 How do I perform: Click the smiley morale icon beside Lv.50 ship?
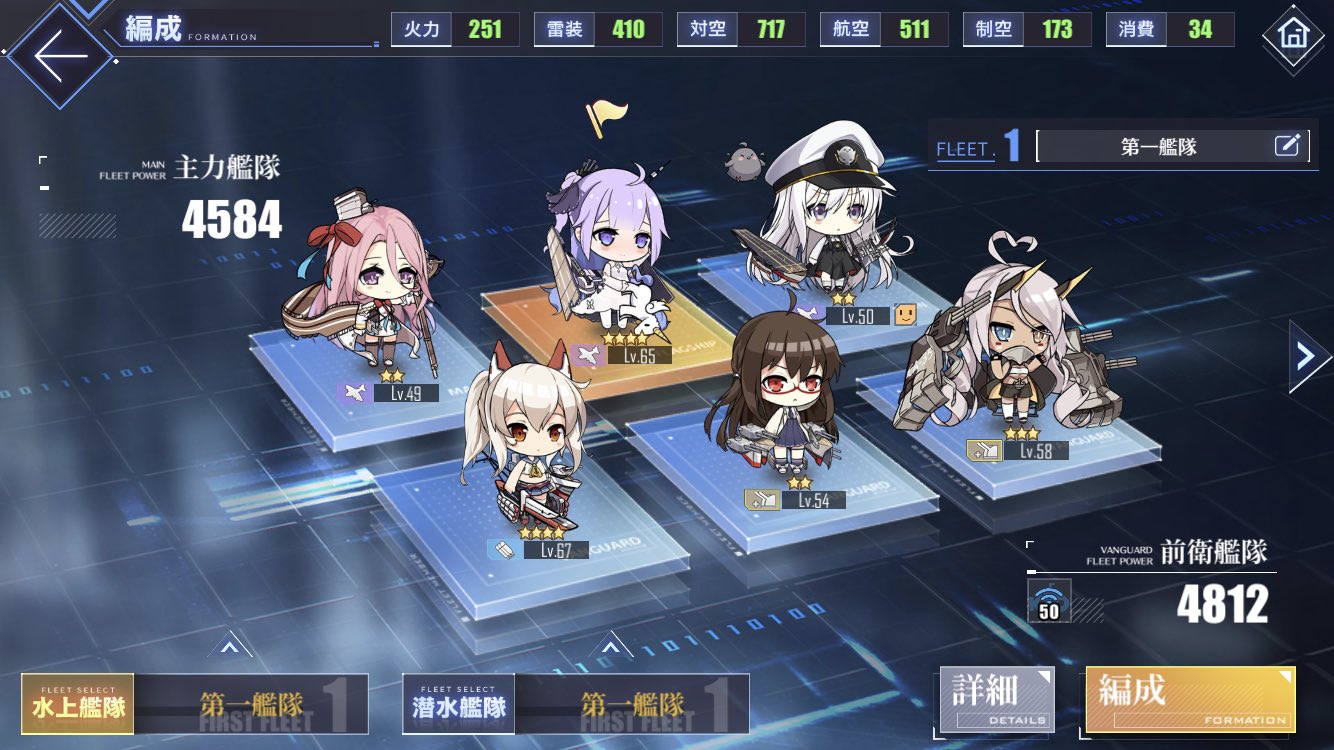pyautogui.click(x=906, y=315)
